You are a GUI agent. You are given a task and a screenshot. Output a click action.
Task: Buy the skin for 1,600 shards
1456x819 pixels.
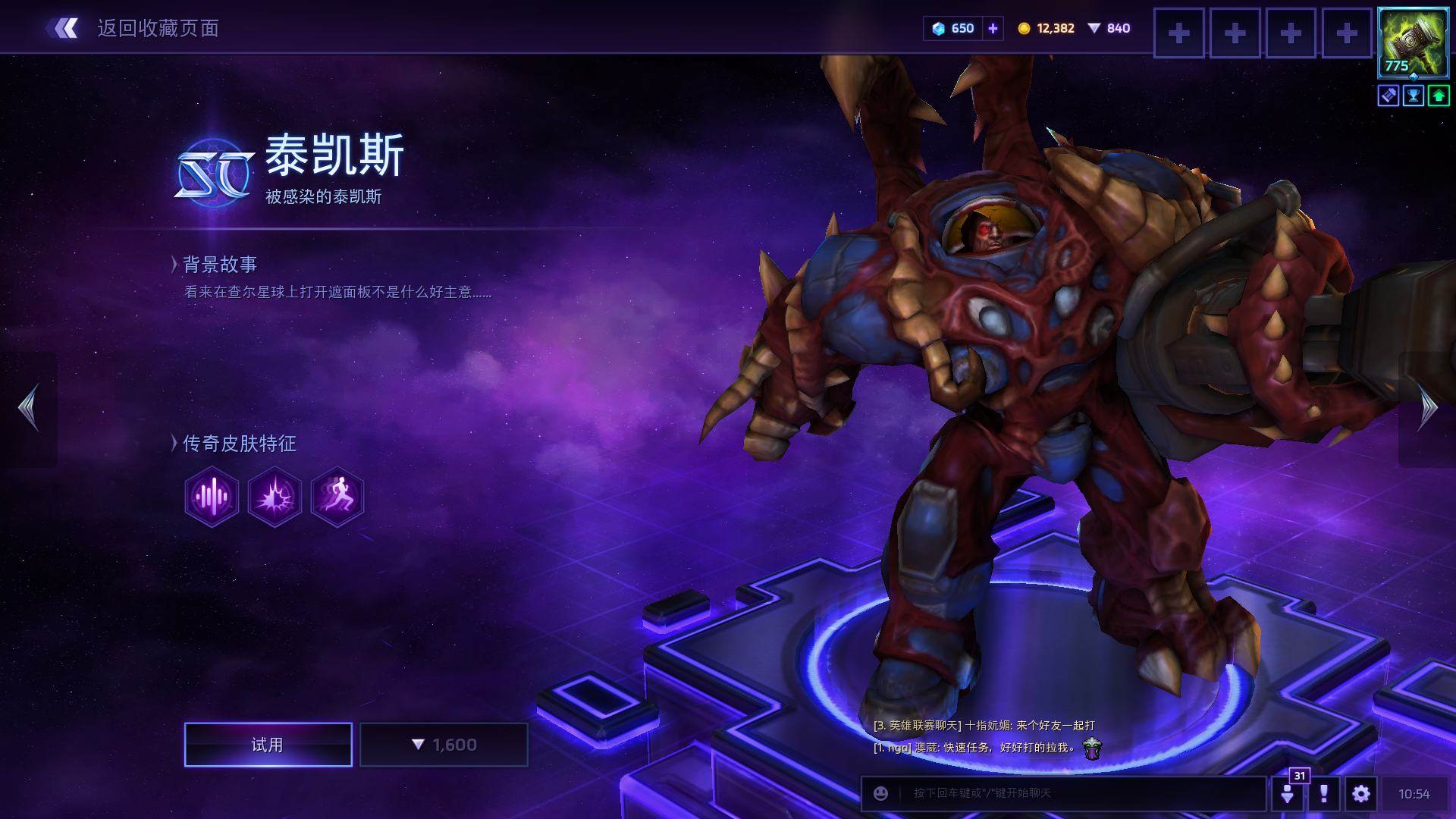point(444,745)
